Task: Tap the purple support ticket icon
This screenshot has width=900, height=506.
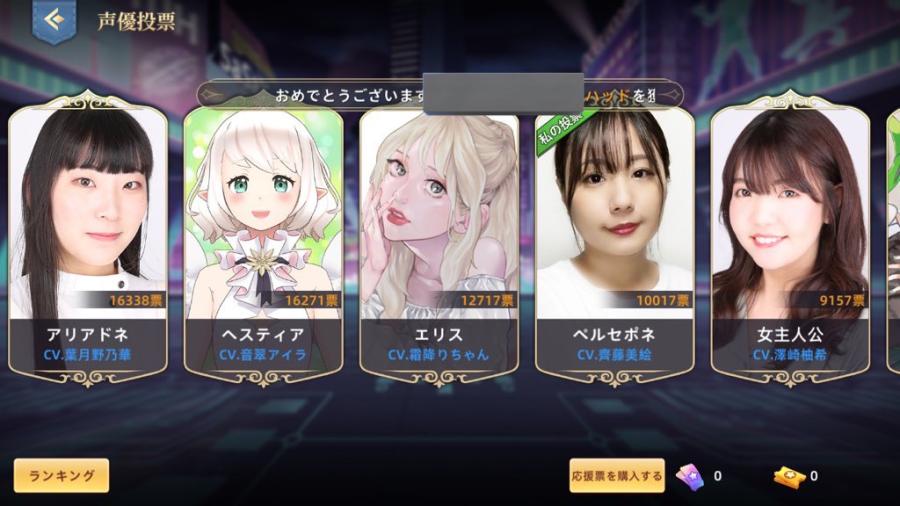Action: pyautogui.click(x=689, y=476)
